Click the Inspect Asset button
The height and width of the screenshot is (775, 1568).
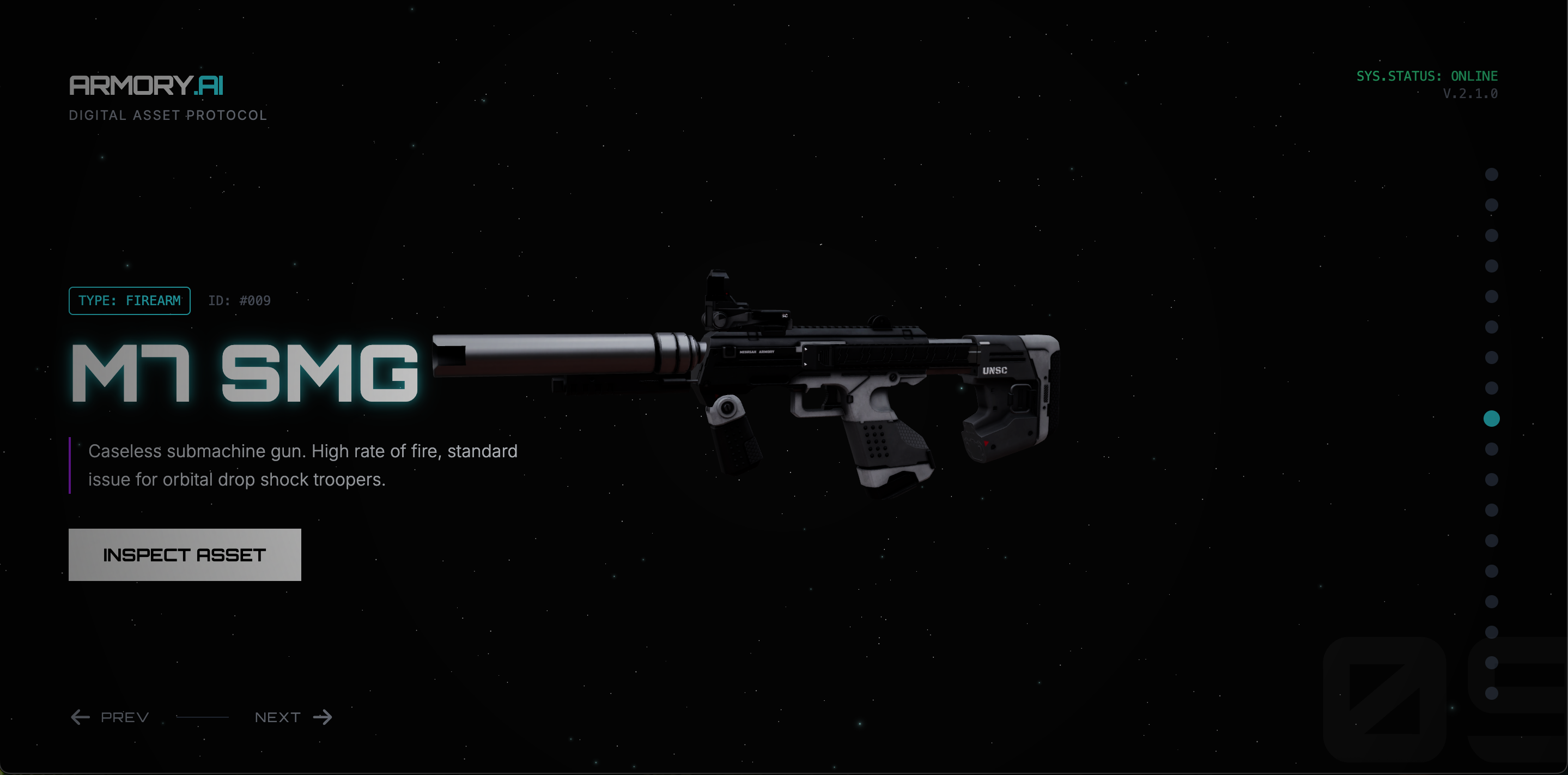pos(185,555)
